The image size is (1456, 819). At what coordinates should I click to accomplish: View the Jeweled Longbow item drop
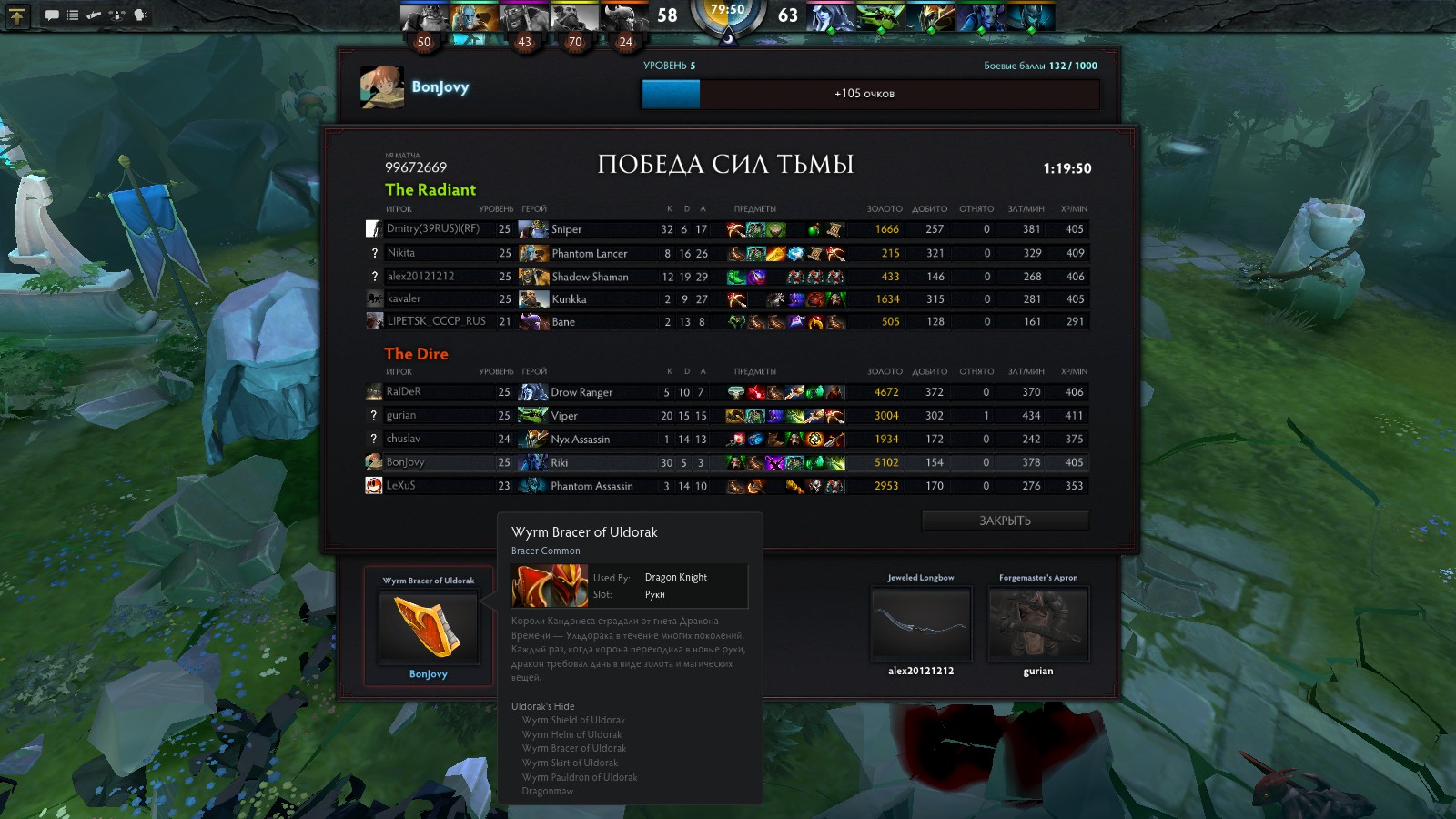click(921, 624)
